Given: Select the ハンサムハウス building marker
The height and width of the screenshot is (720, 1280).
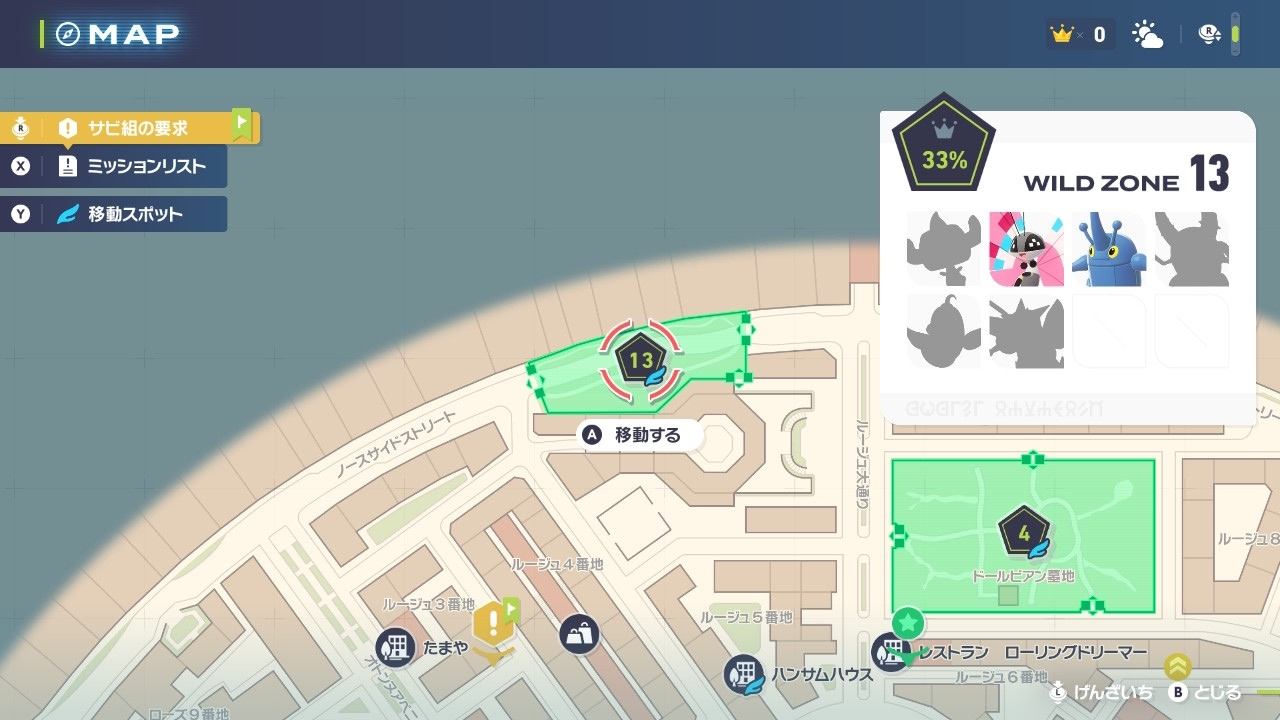Looking at the screenshot, I should tap(744, 673).
